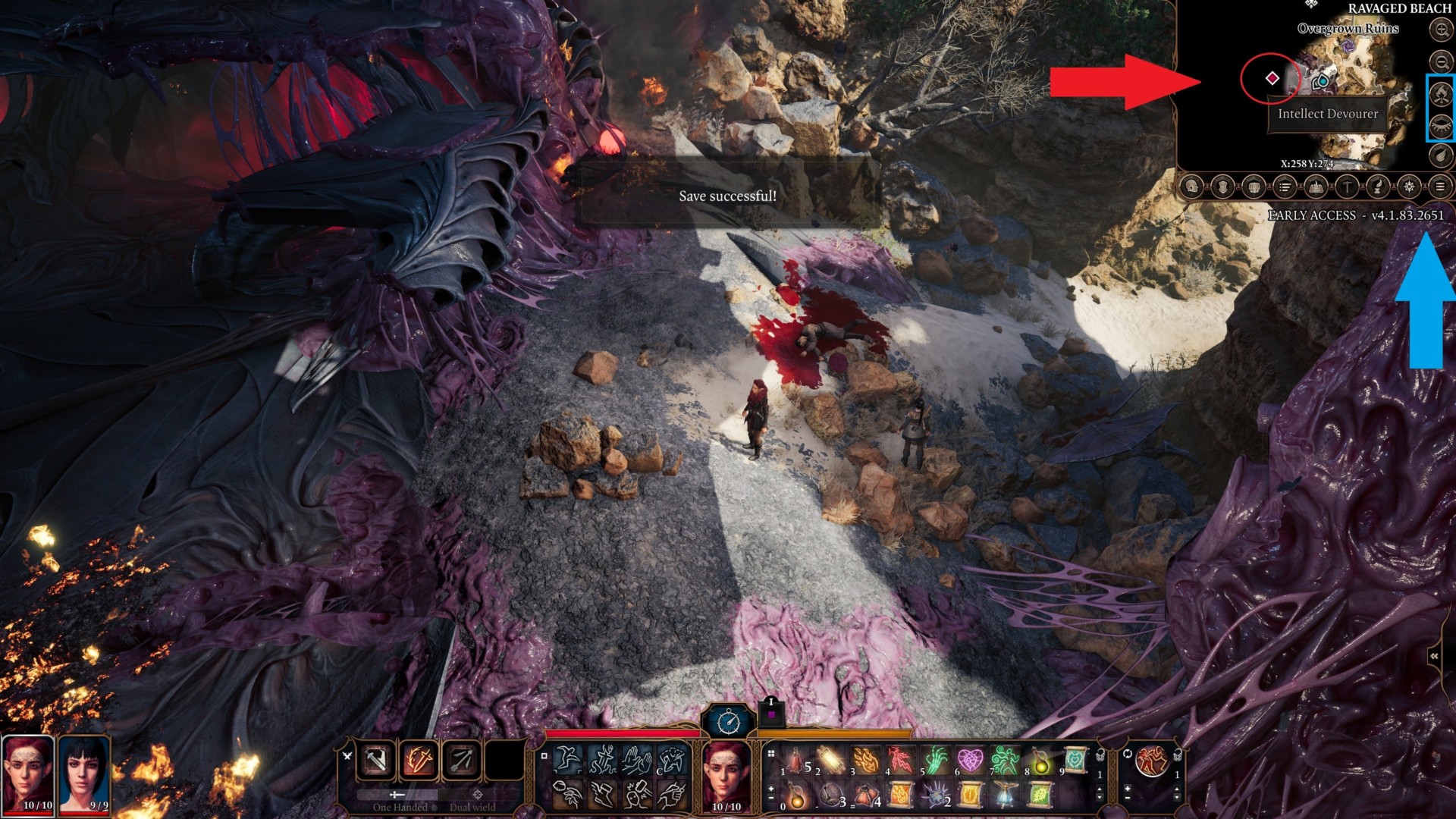Click the stopwatch turn-based mode button

(x=728, y=721)
